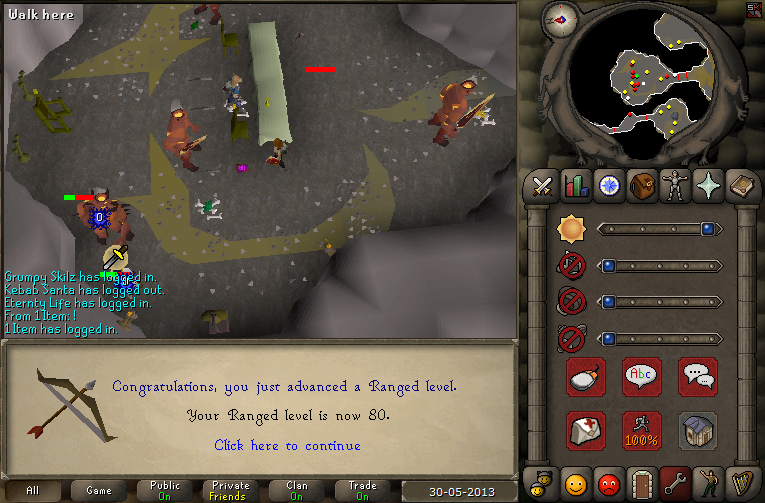Image resolution: width=765 pixels, height=503 pixels.
Task: Open the Inventory backpack tab
Action: (642, 186)
